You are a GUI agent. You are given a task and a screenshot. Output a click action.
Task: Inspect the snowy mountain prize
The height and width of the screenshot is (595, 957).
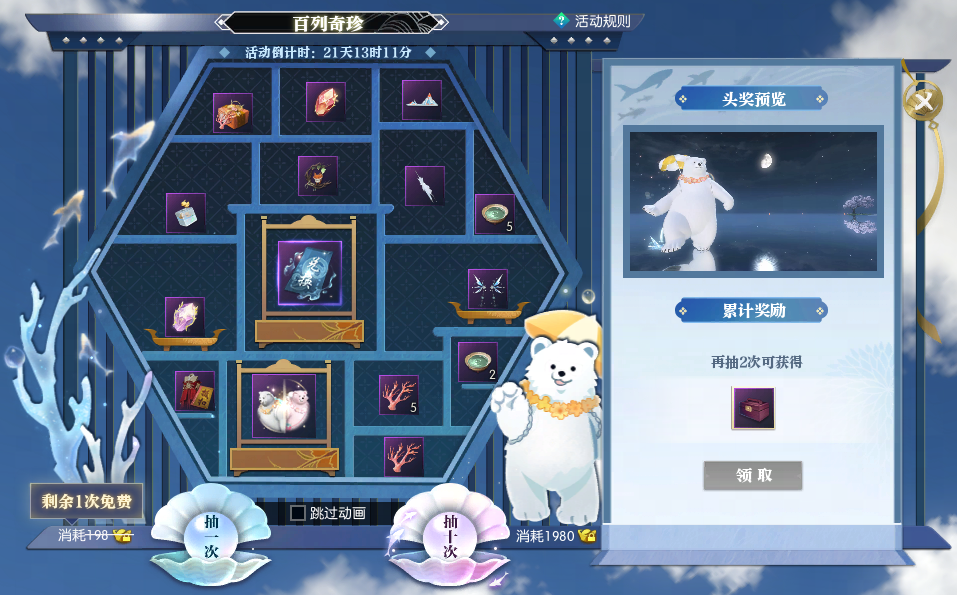point(422,100)
